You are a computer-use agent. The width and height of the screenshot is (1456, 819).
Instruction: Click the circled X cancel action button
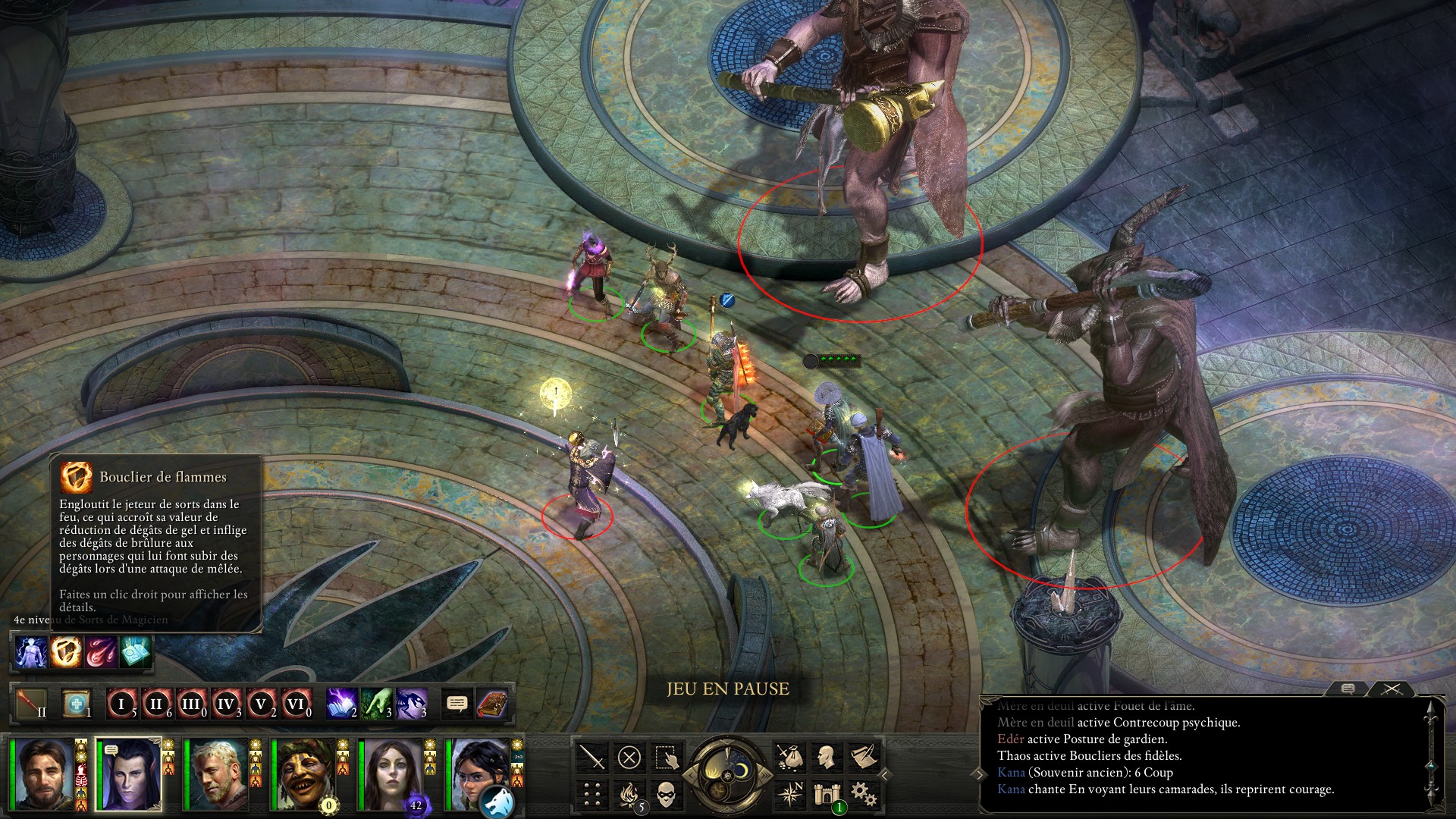coord(629,757)
